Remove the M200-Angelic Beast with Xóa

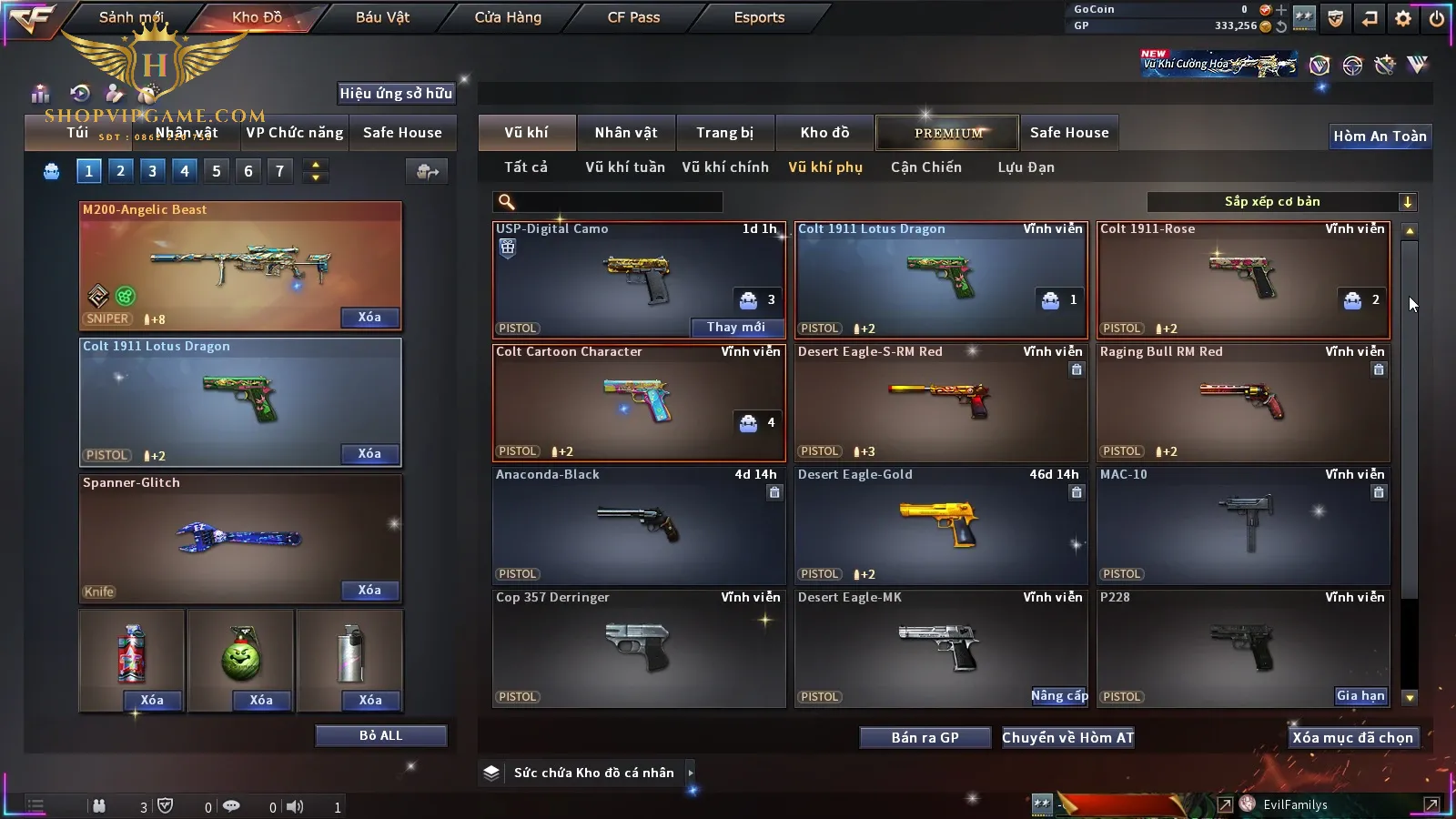coord(369,318)
